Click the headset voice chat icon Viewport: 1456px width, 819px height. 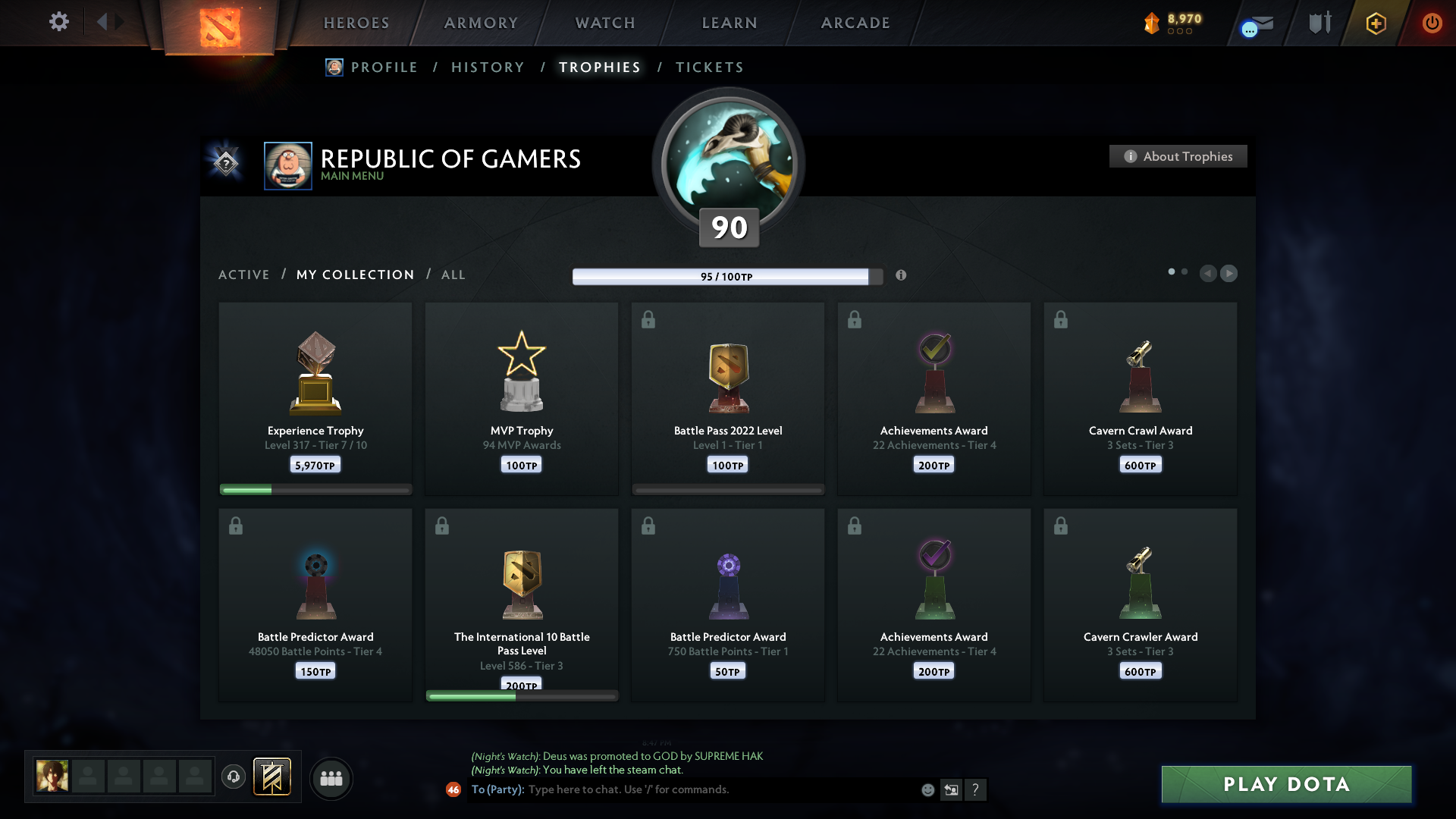click(x=233, y=777)
